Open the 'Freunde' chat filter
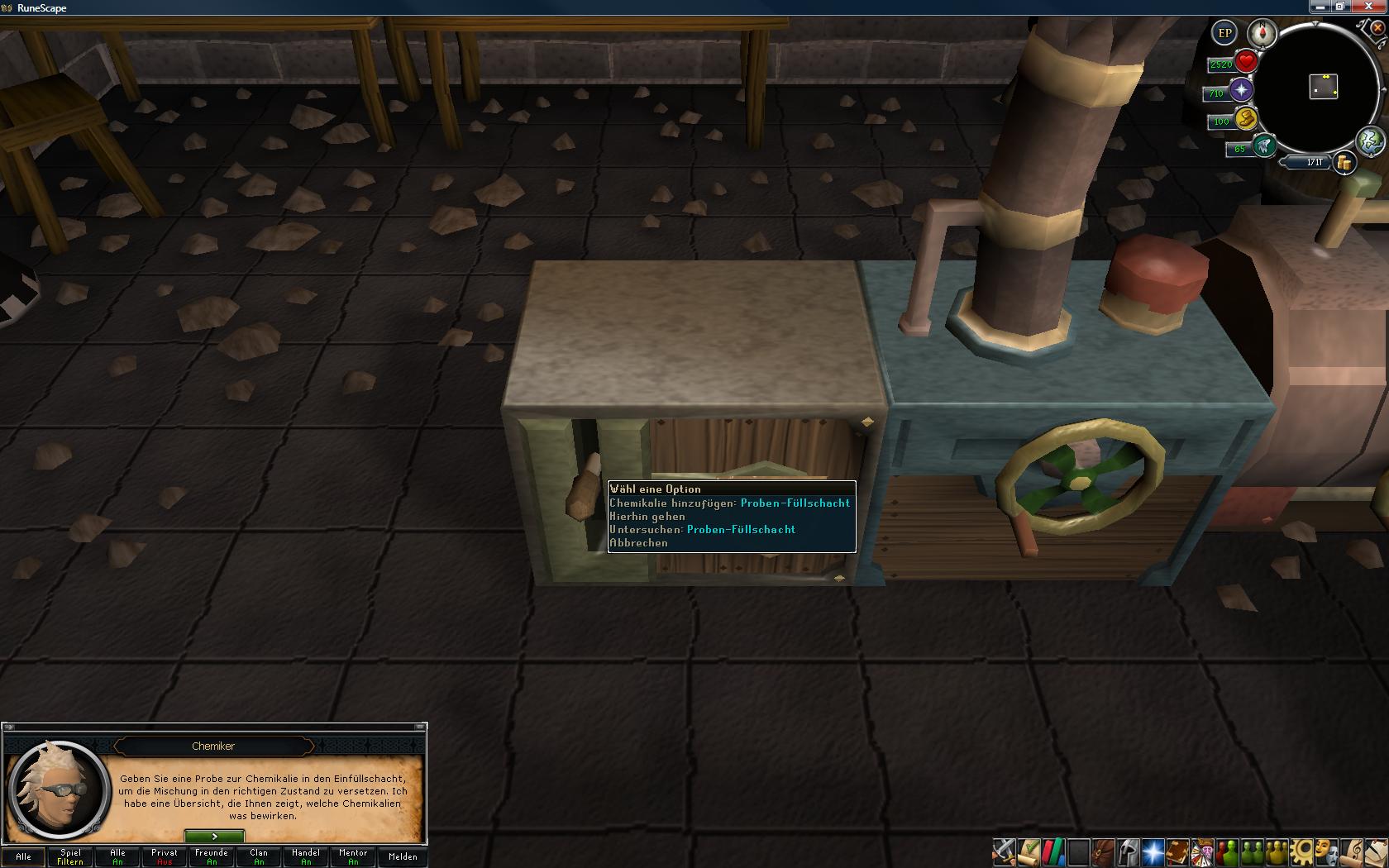The height and width of the screenshot is (868, 1389). [x=212, y=856]
